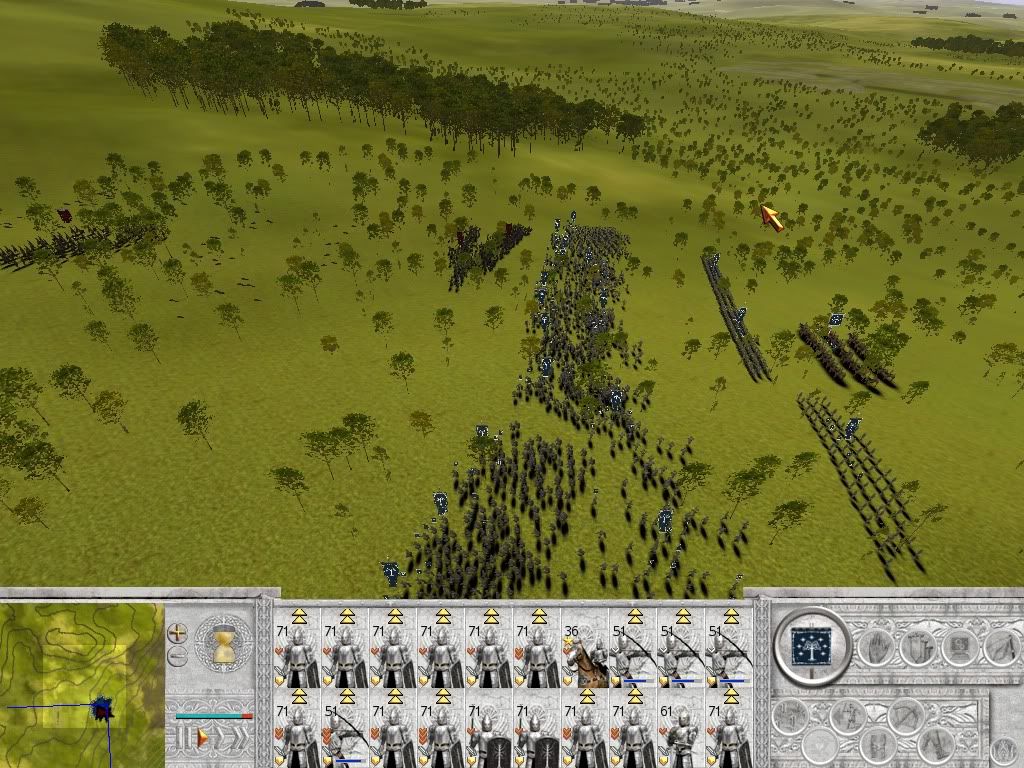Toggle the computer monitor AI assistance button

point(959,648)
